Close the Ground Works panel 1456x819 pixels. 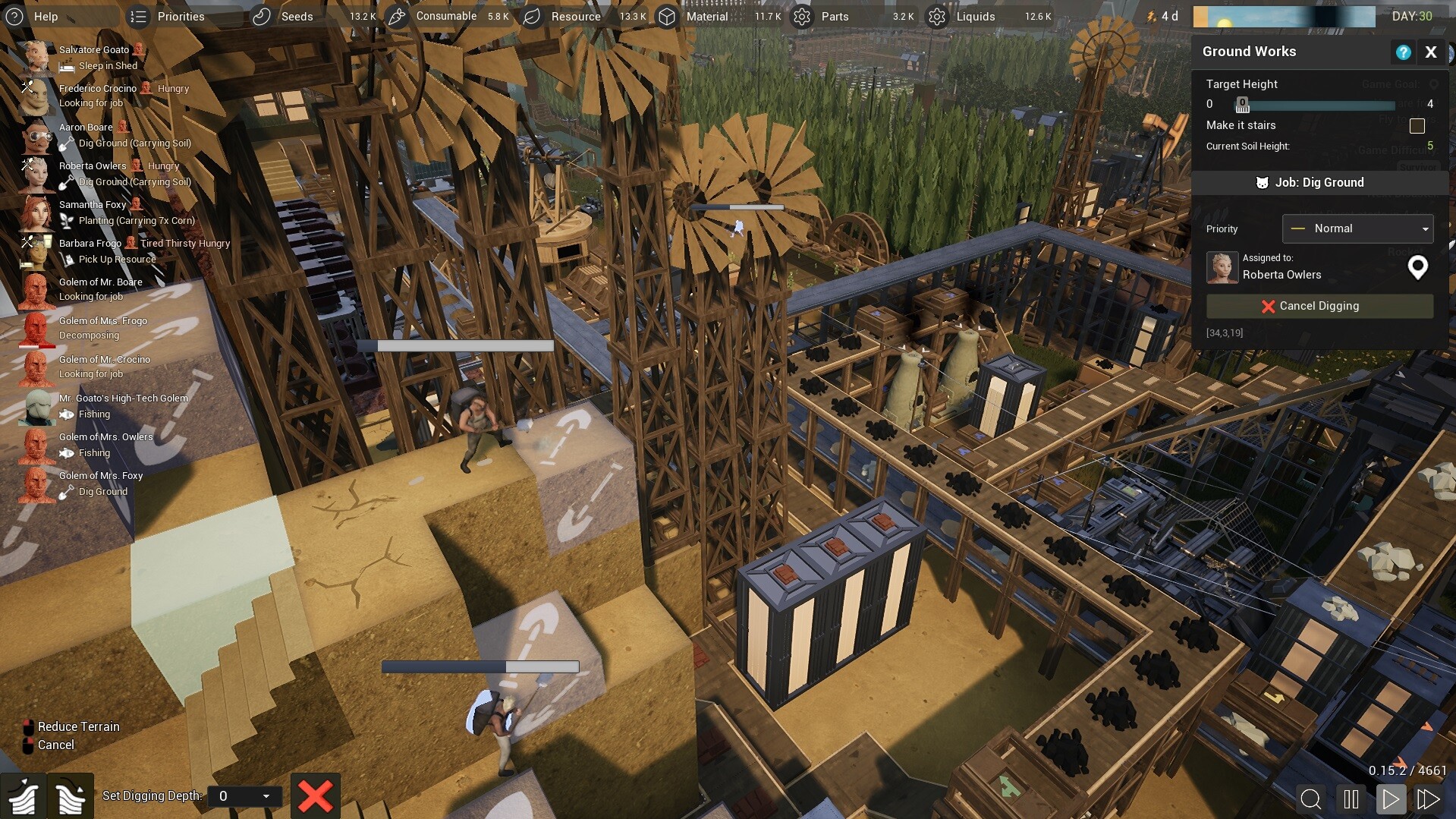(x=1431, y=52)
